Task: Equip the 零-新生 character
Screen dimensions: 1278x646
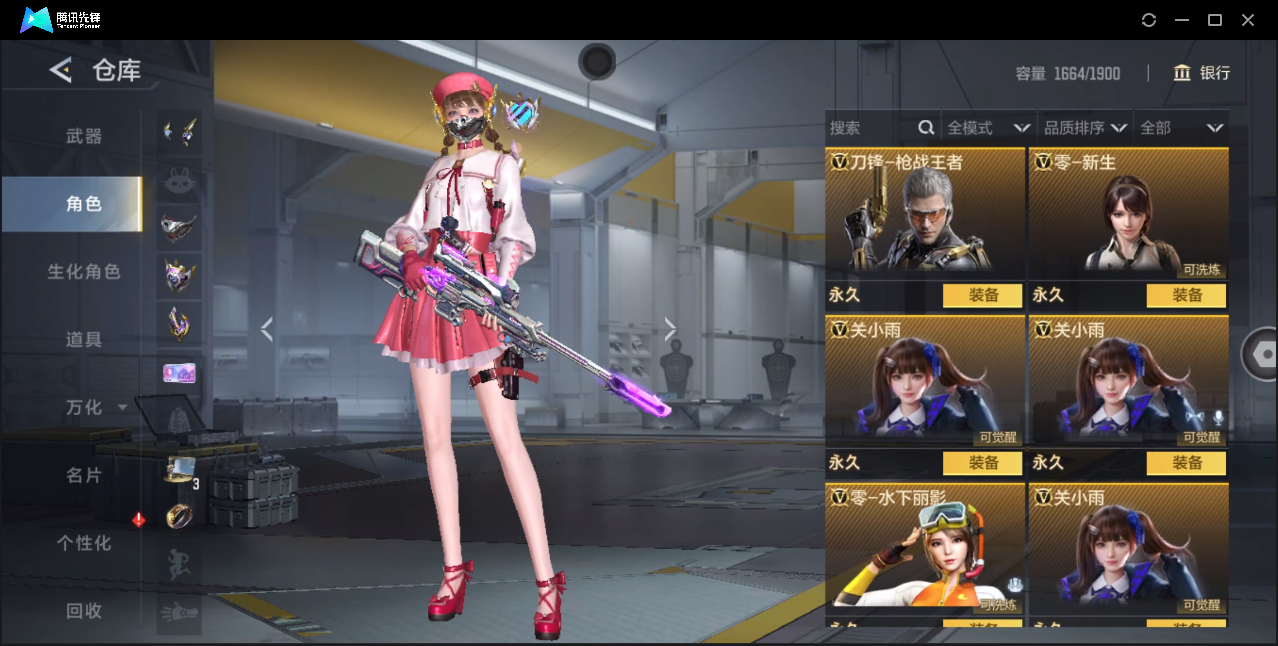Action: [1186, 295]
